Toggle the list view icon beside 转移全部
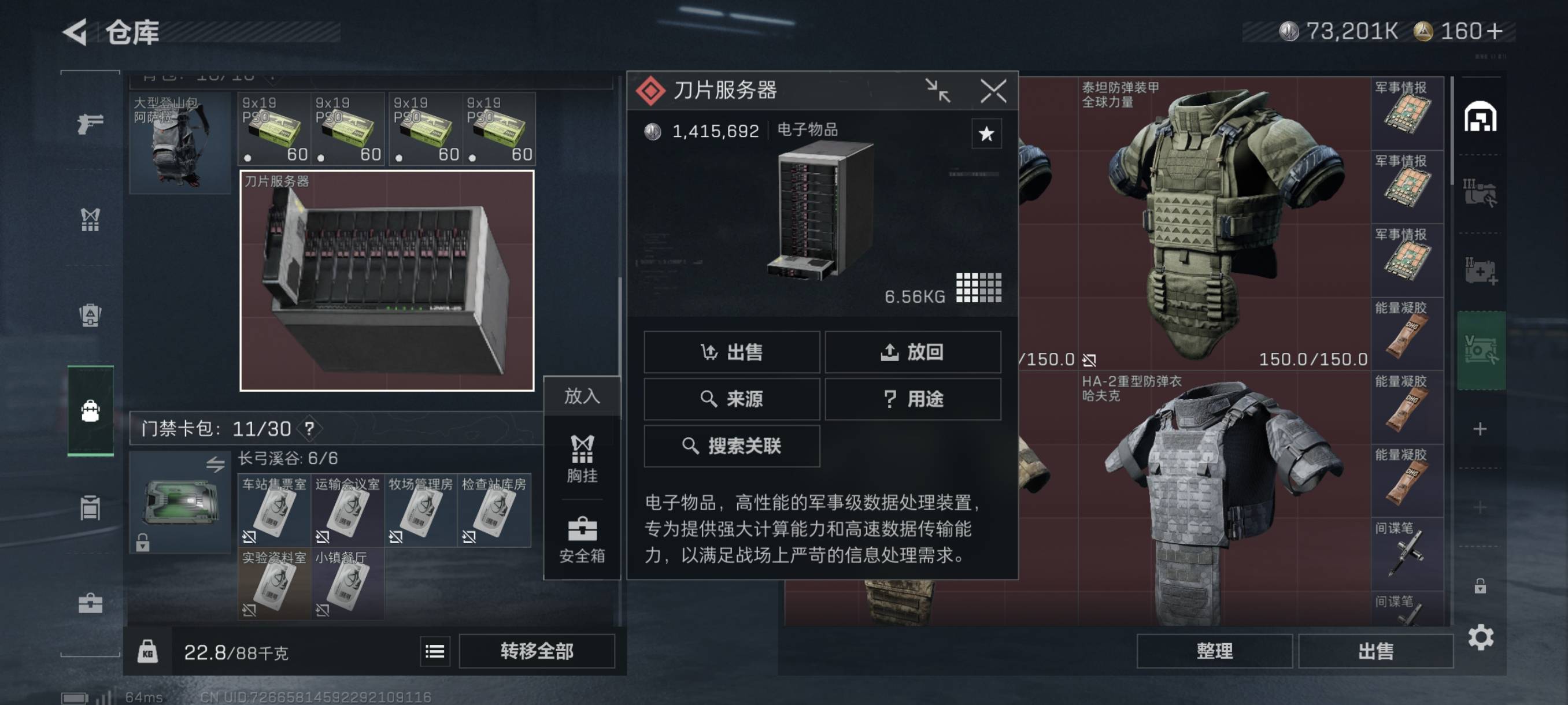The image size is (1568, 705). pos(435,651)
